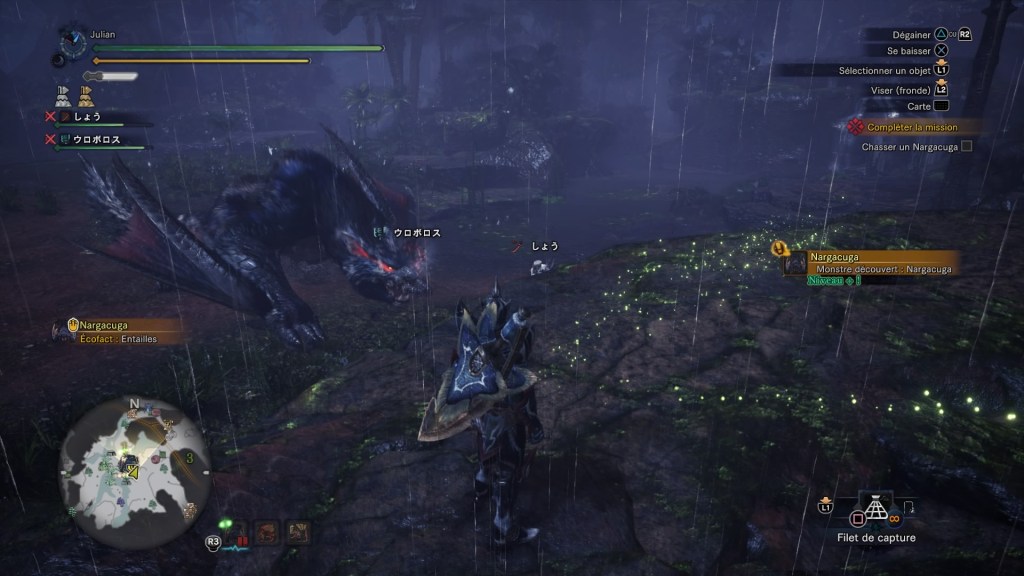
Task: Select party member しょう in the list
Action: pos(87,117)
